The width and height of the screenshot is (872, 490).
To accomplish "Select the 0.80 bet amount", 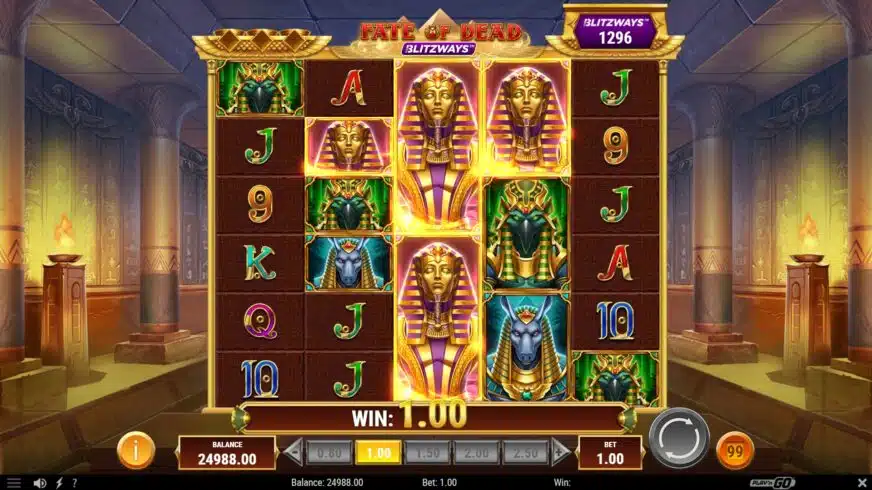I will [x=329, y=453].
